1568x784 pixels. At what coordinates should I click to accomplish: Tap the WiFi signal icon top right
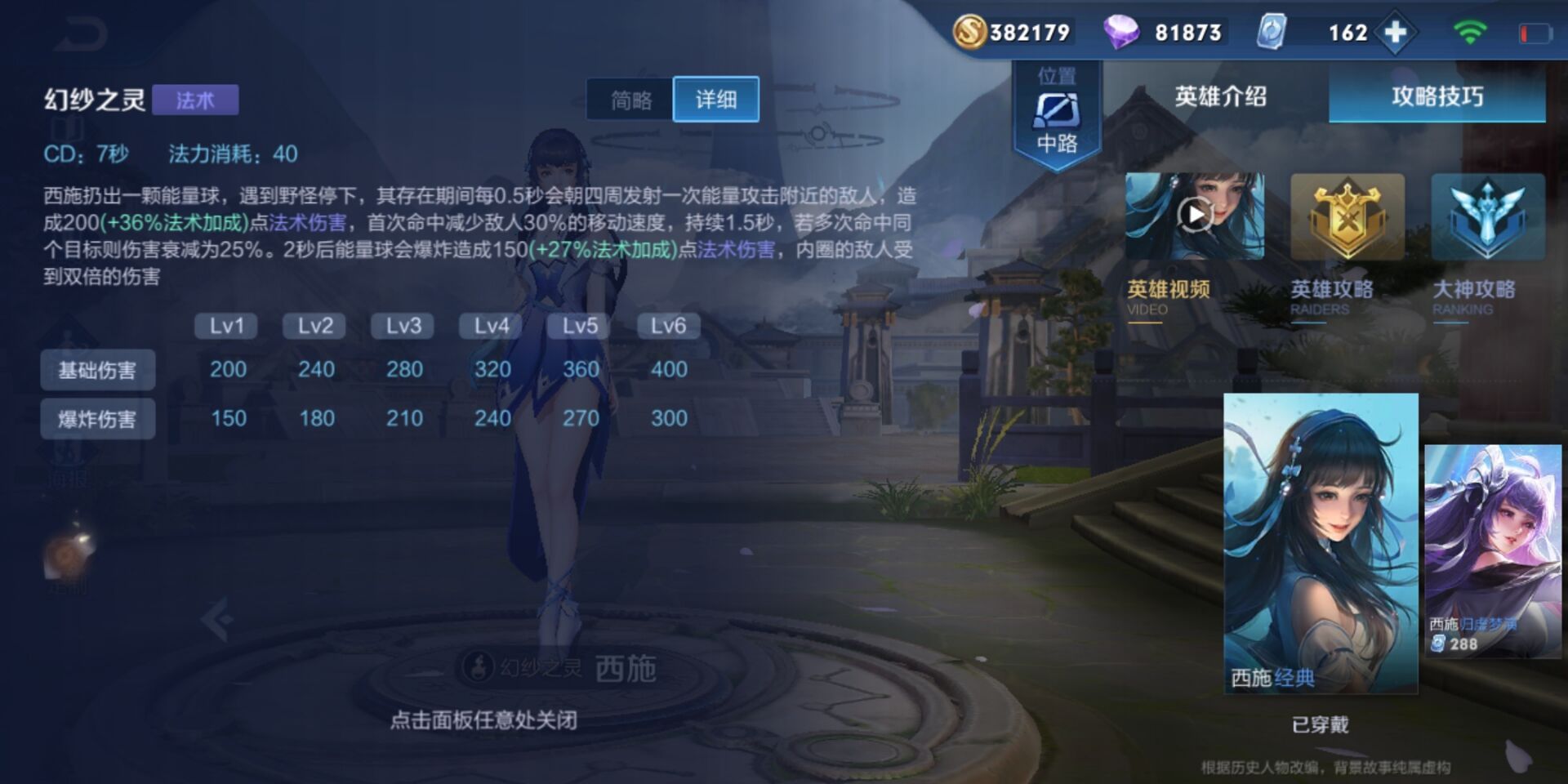click(1470, 33)
